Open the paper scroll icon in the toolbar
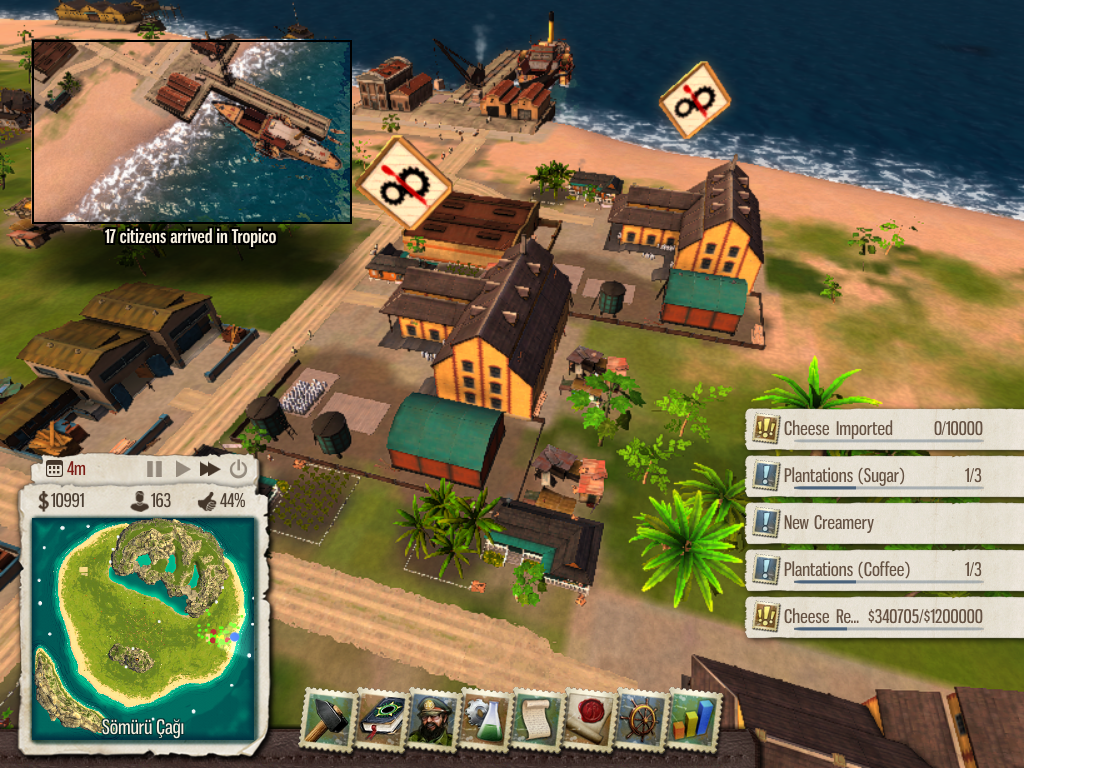Screen dimensions: 1094x768 538,719
